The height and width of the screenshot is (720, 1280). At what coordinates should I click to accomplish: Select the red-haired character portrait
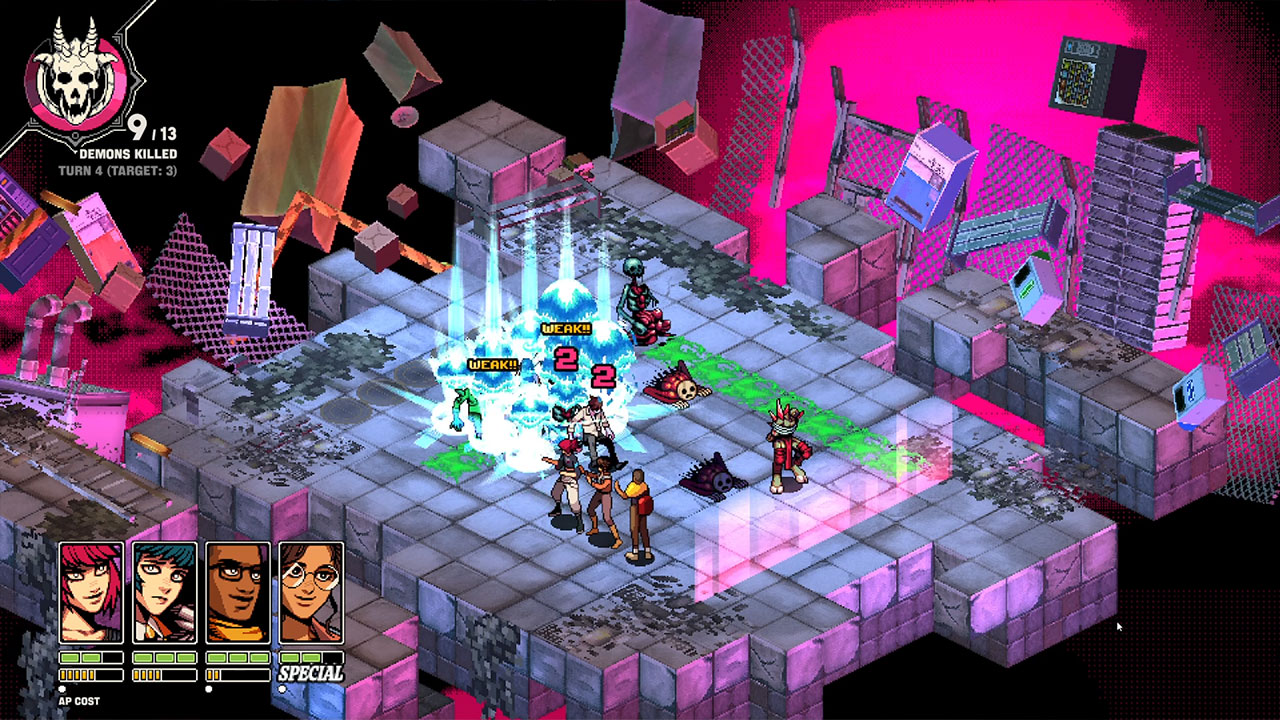[91, 593]
